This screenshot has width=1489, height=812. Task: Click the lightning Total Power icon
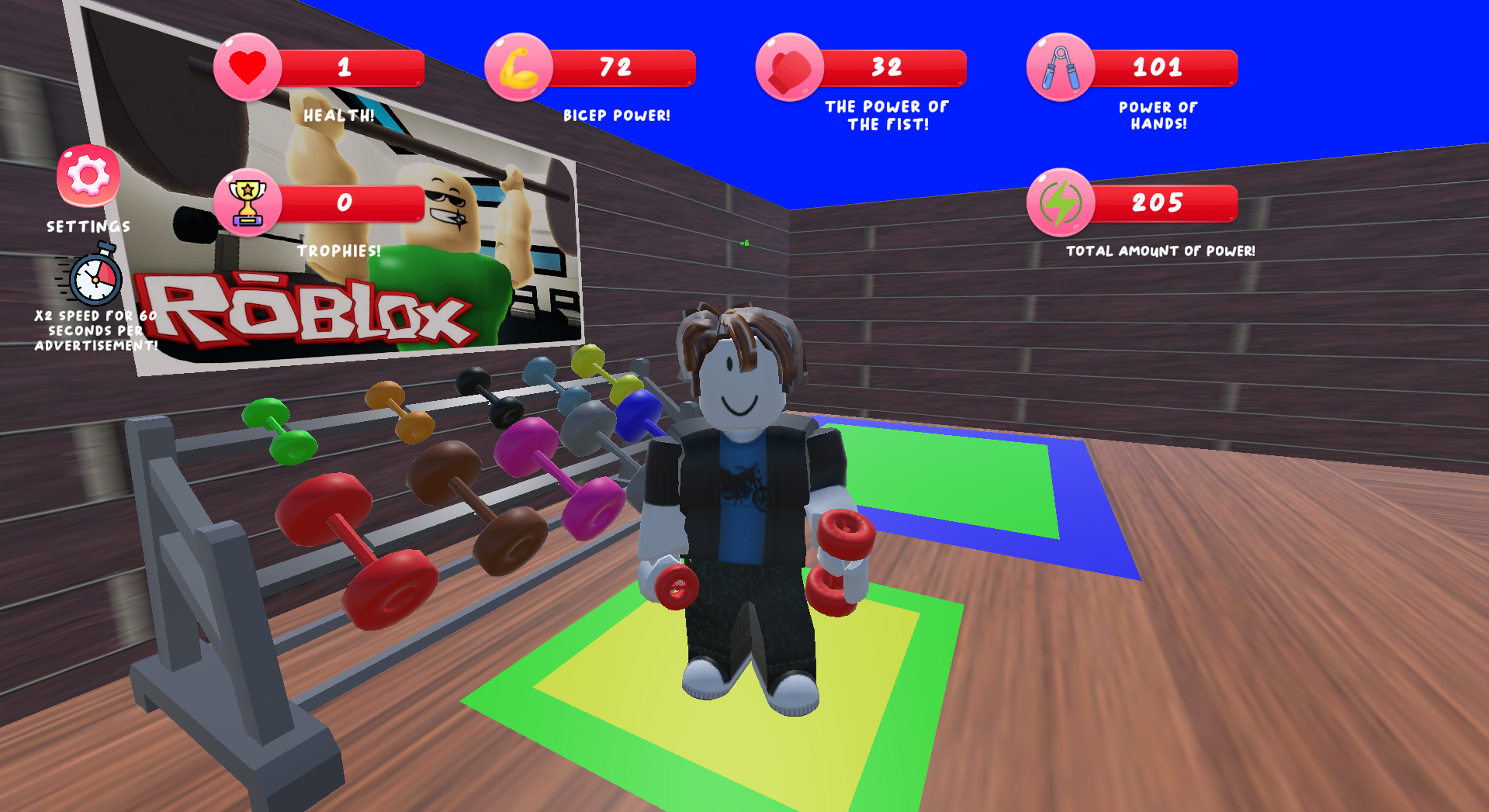pos(1060,203)
